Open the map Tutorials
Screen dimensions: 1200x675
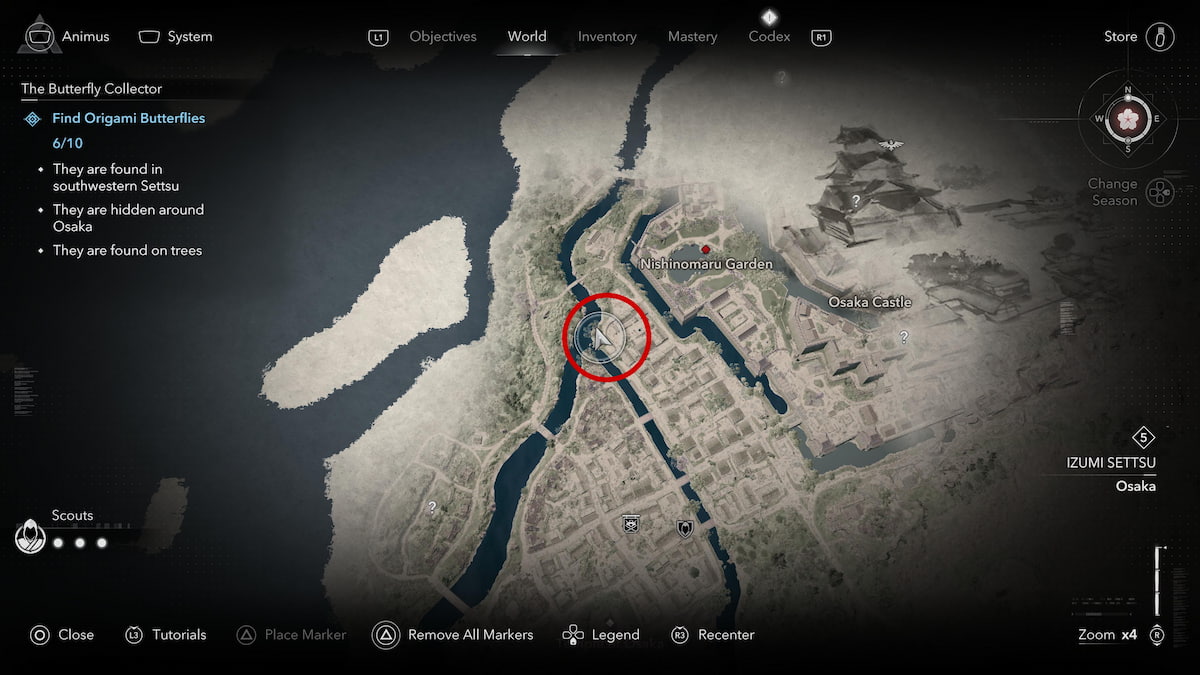[165, 635]
